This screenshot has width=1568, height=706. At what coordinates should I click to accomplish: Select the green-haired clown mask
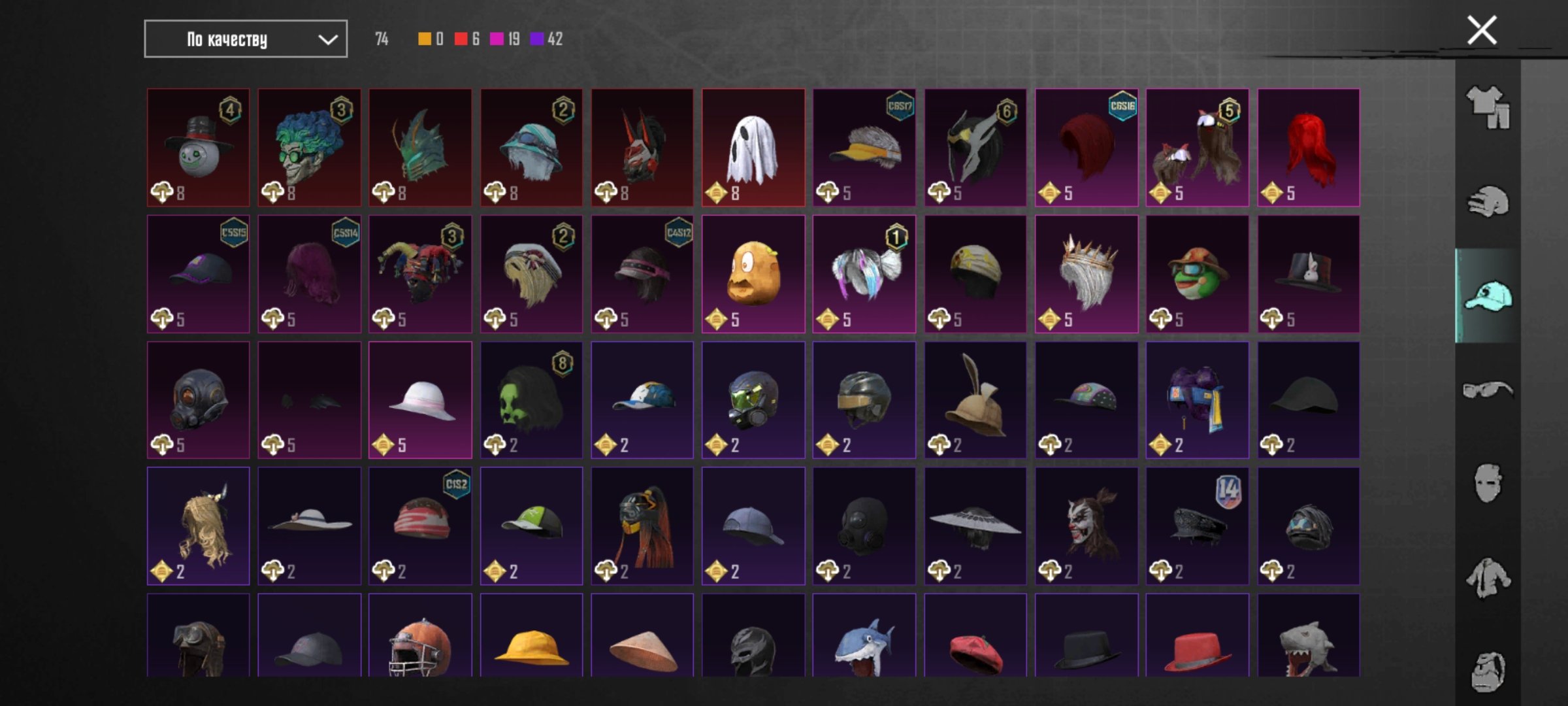[x=309, y=148]
